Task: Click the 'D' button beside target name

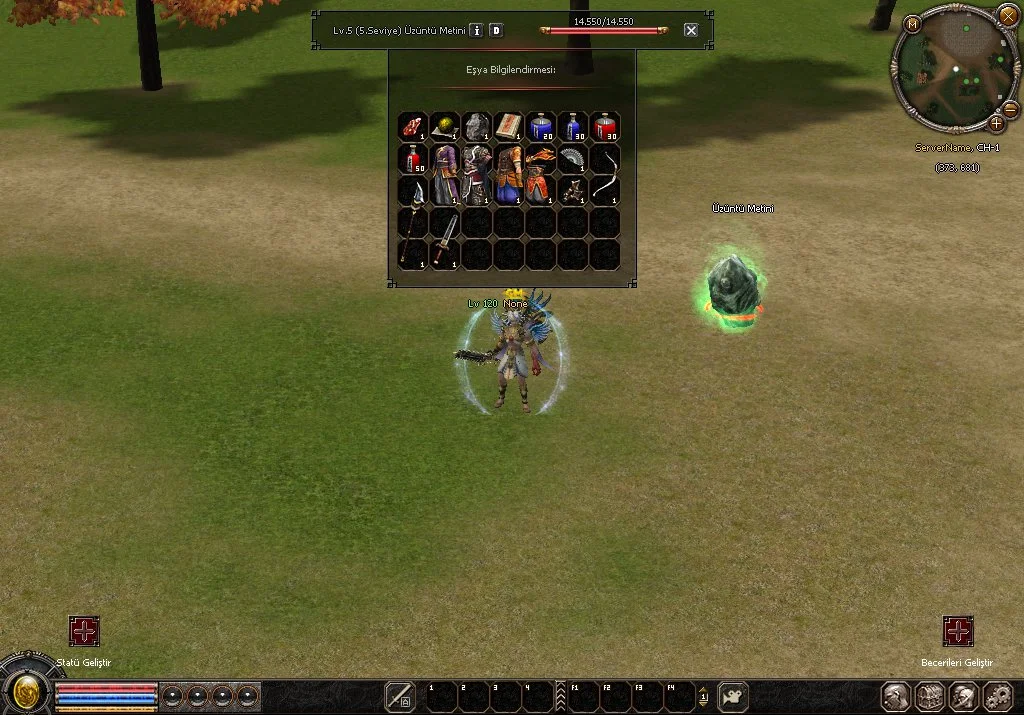Action: (496, 30)
